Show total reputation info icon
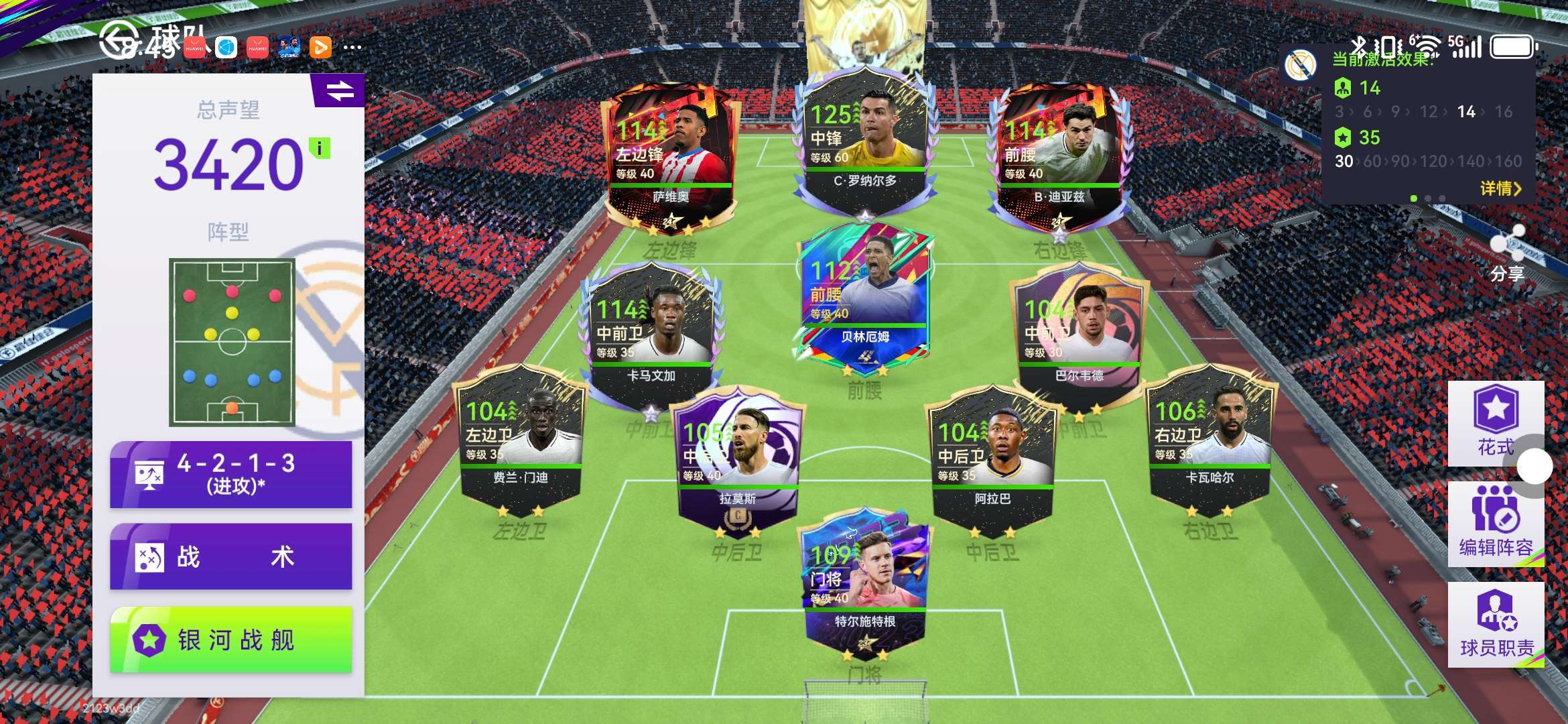The height and width of the screenshot is (724, 1568). pyautogui.click(x=320, y=147)
